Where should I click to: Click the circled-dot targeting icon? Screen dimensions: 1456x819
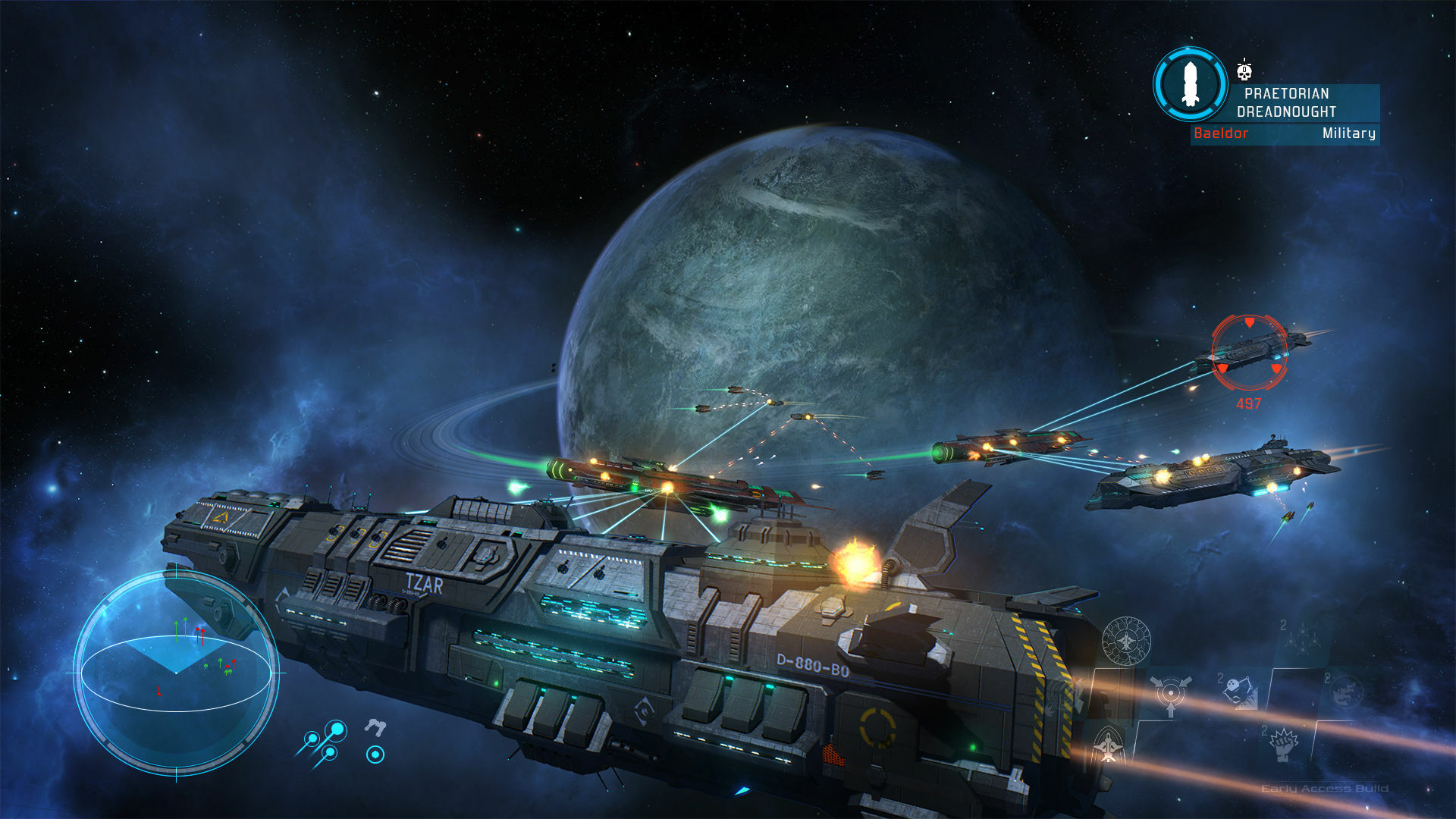(x=376, y=755)
